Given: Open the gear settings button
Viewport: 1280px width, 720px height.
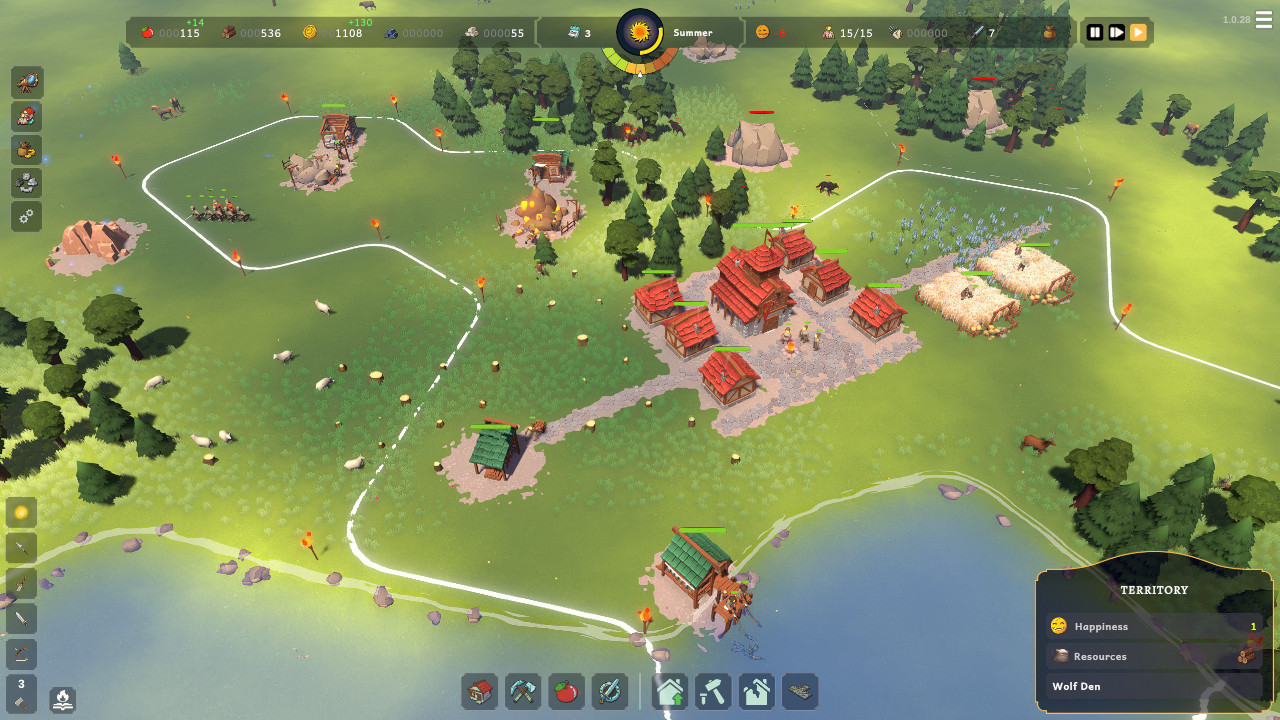Looking at the screenshot, I should (27, 216).
